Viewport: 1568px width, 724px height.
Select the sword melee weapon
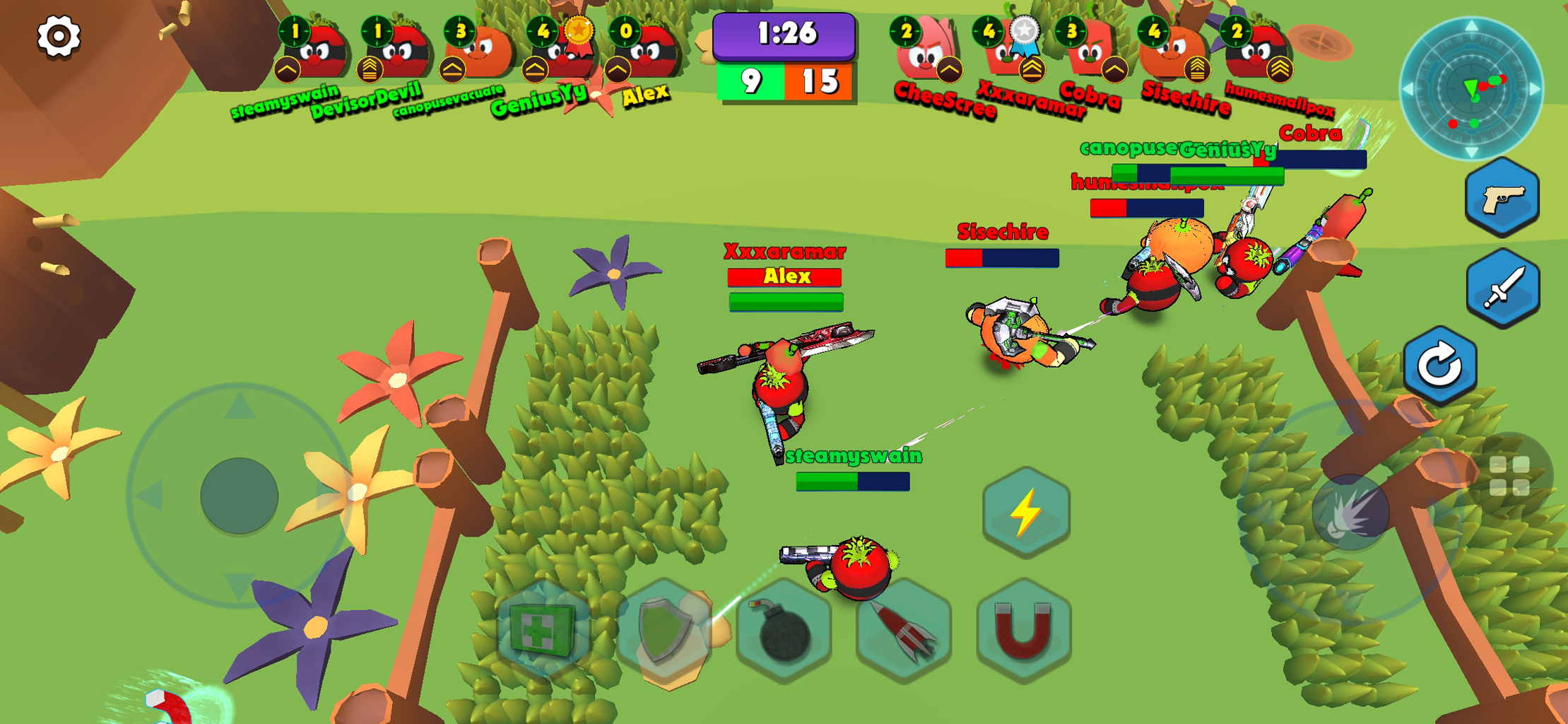click(1503, 288)
